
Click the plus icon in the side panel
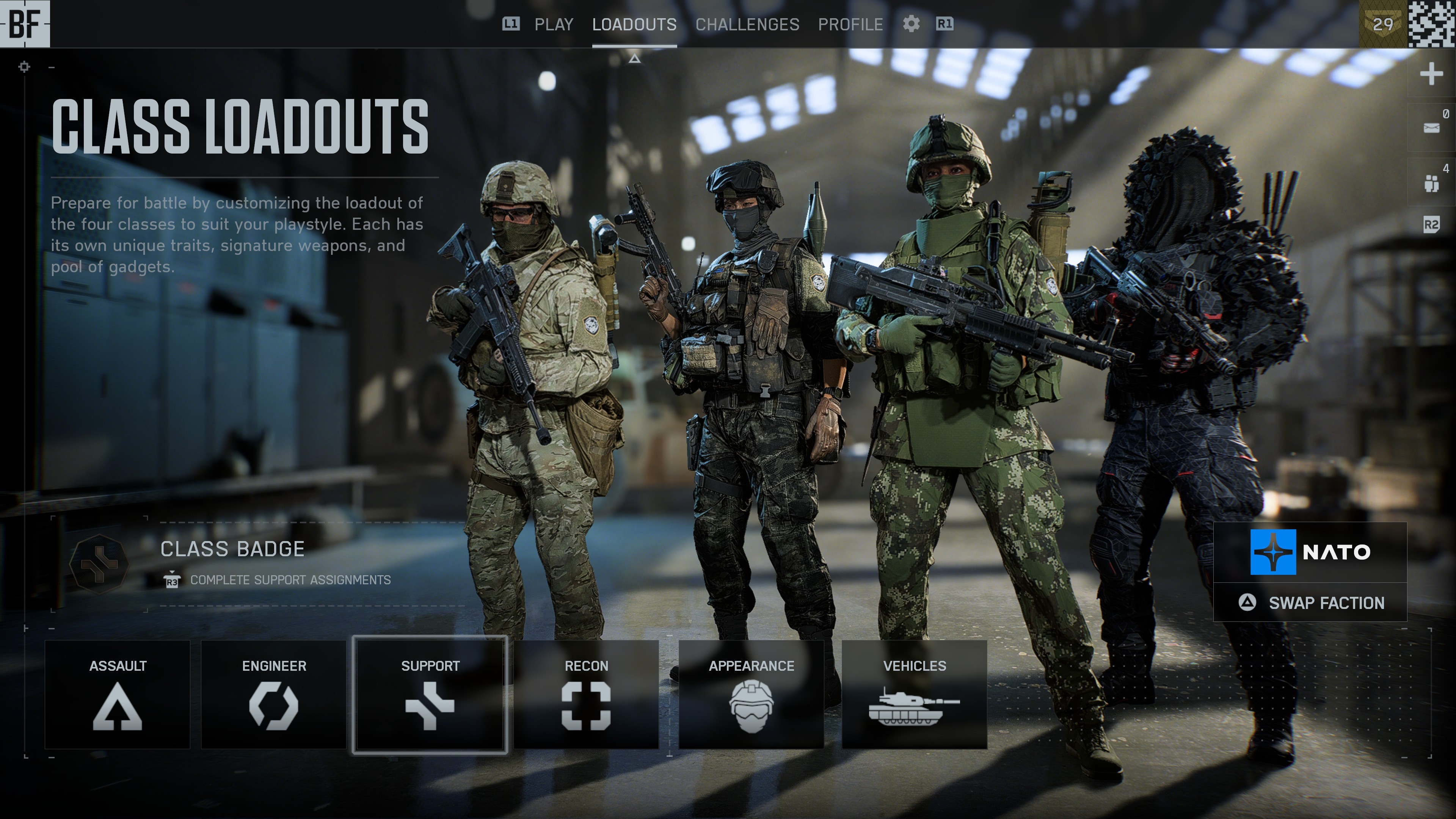(x=1431, y=74)
